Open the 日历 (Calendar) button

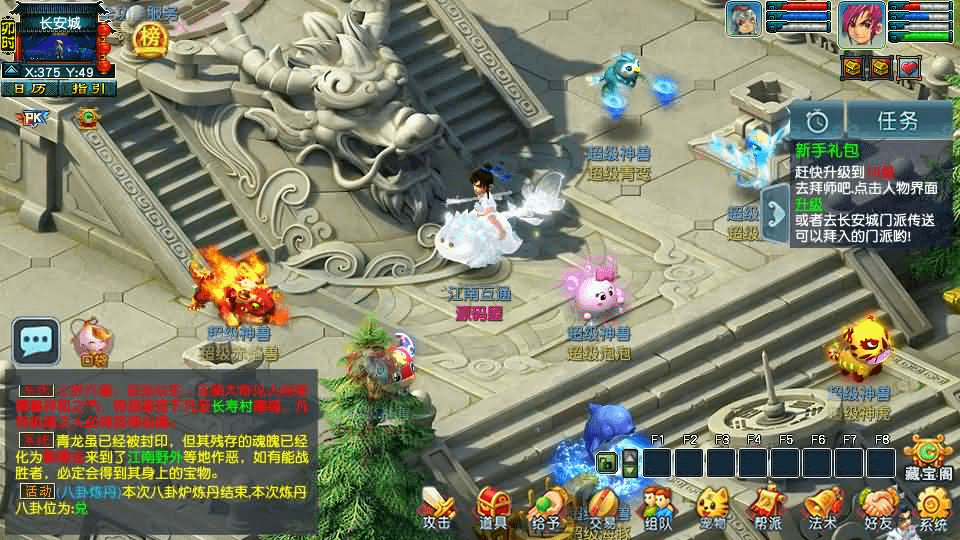[30, 88]
